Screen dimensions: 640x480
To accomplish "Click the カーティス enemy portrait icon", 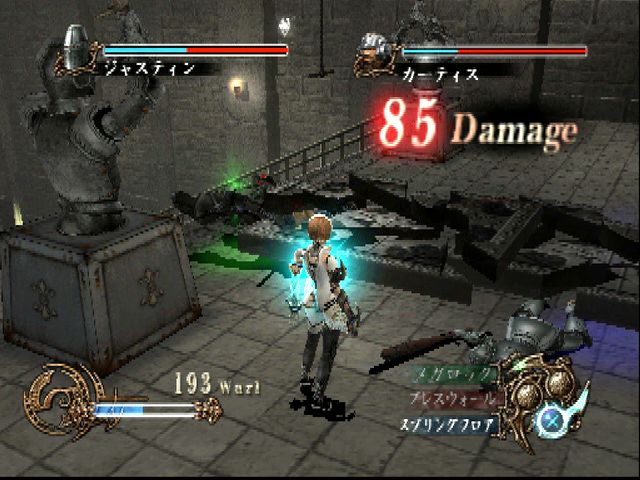I will [x=375, y=53].
